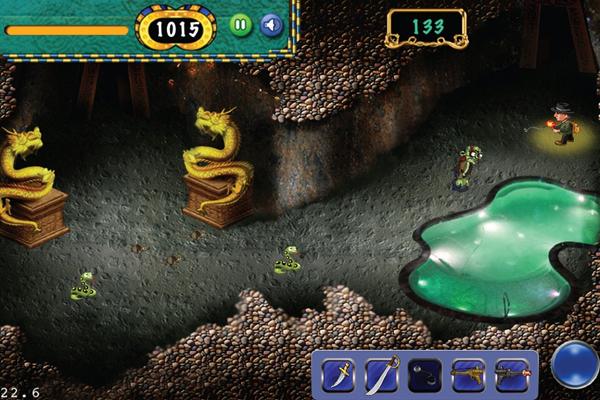The image size is (600, 400).
Task: Toggle sound with the blue speaker button
Action: point(270,25)
